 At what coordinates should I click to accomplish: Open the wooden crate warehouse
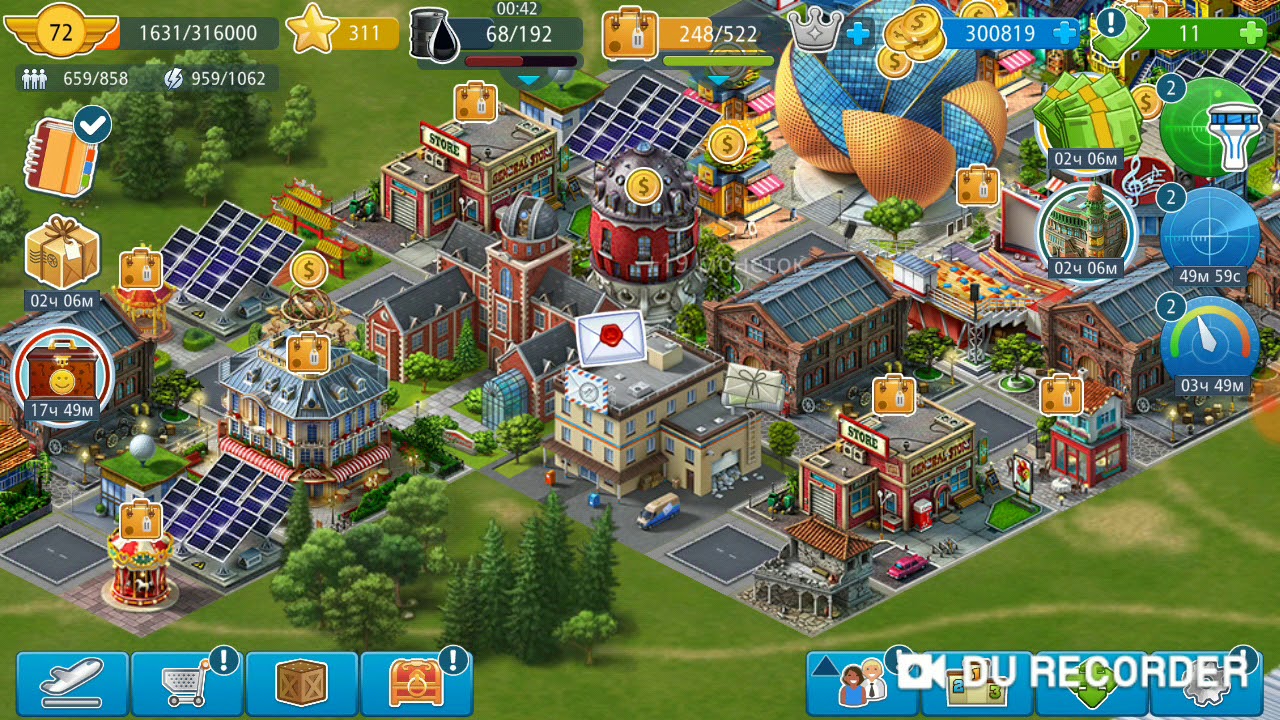(301, 684)
